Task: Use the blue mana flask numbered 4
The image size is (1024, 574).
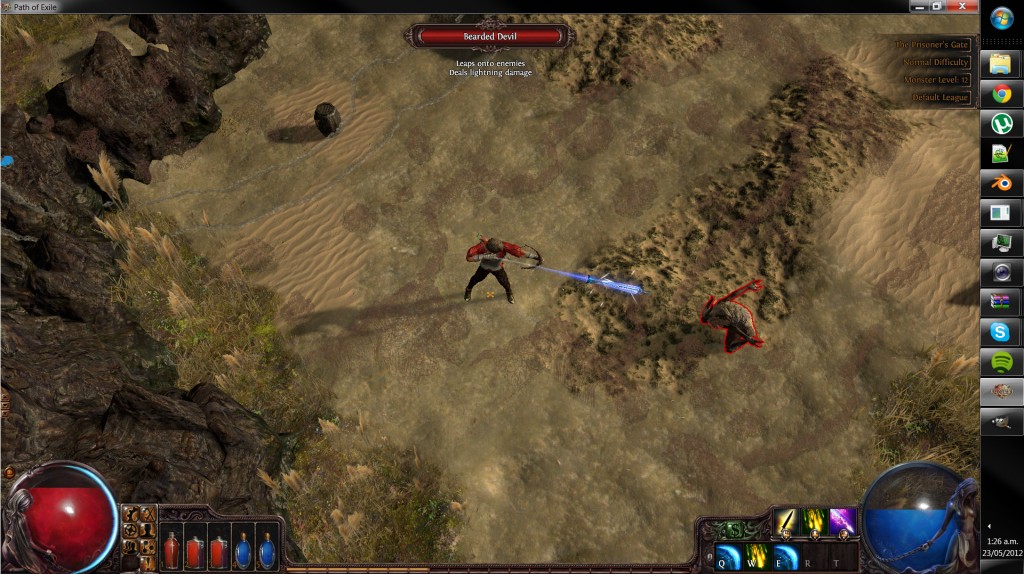Action: point(242,550)
